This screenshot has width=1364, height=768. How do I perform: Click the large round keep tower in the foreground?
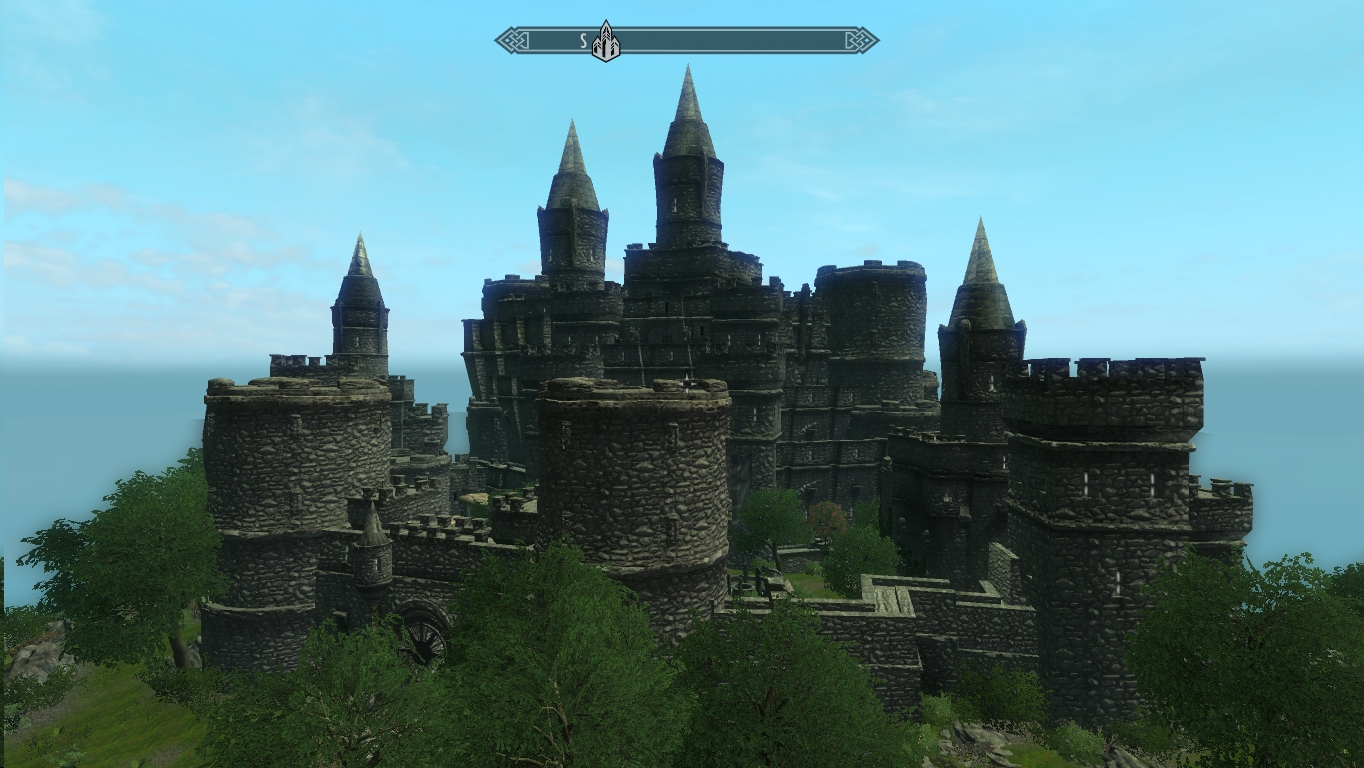[x=630, y=480]
